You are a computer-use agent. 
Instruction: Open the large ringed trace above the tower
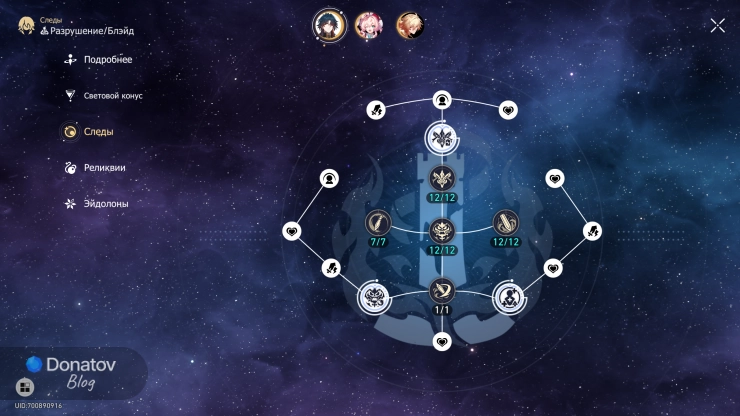(442, 137)
